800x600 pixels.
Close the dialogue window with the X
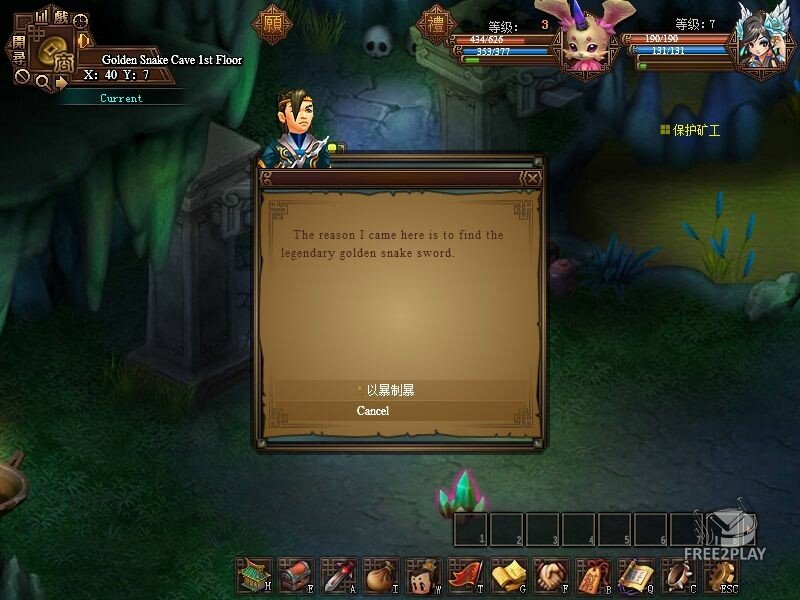[533, 178]
